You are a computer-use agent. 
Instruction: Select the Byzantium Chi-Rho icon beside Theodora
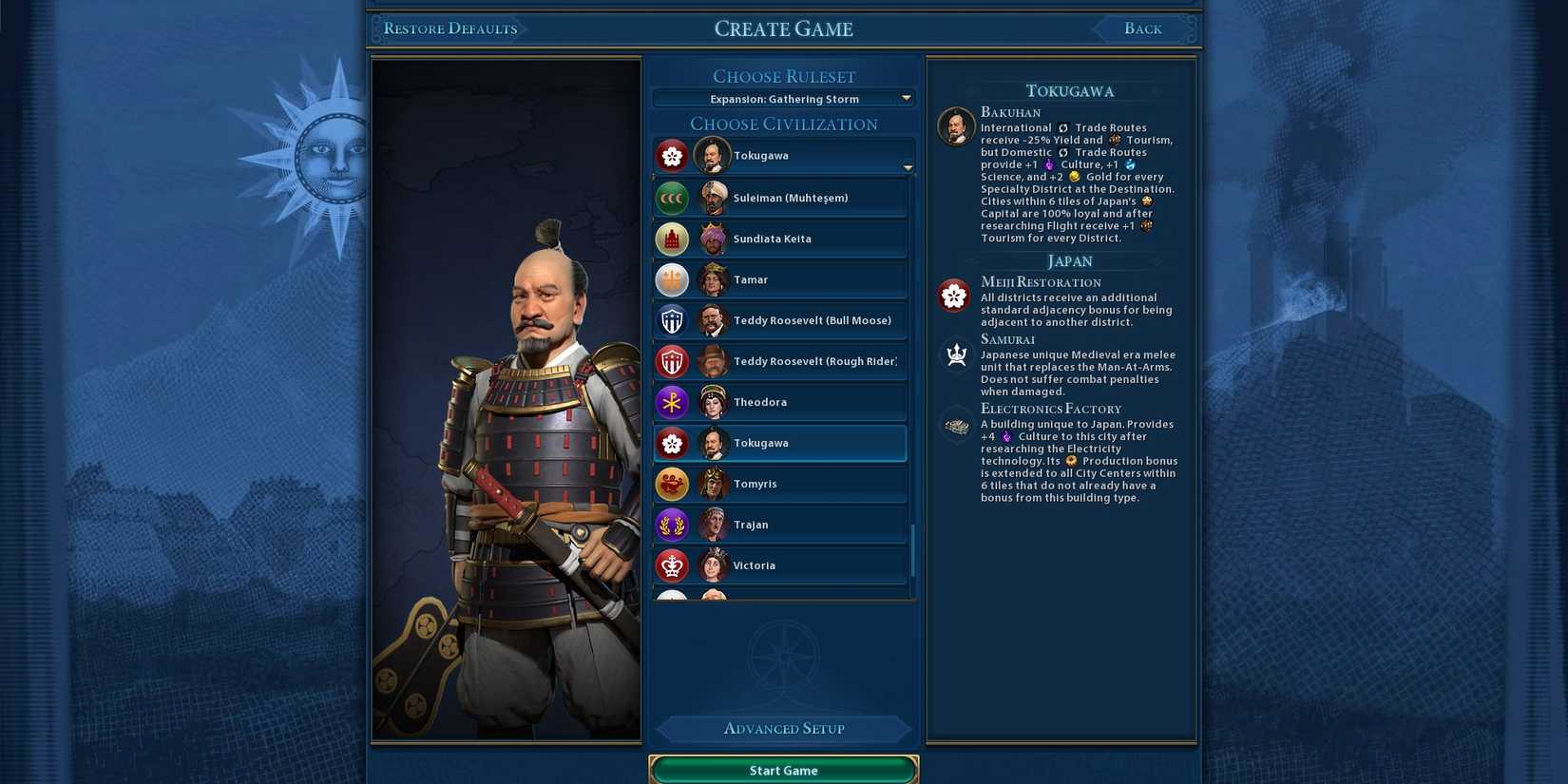[x=673, y=402]
